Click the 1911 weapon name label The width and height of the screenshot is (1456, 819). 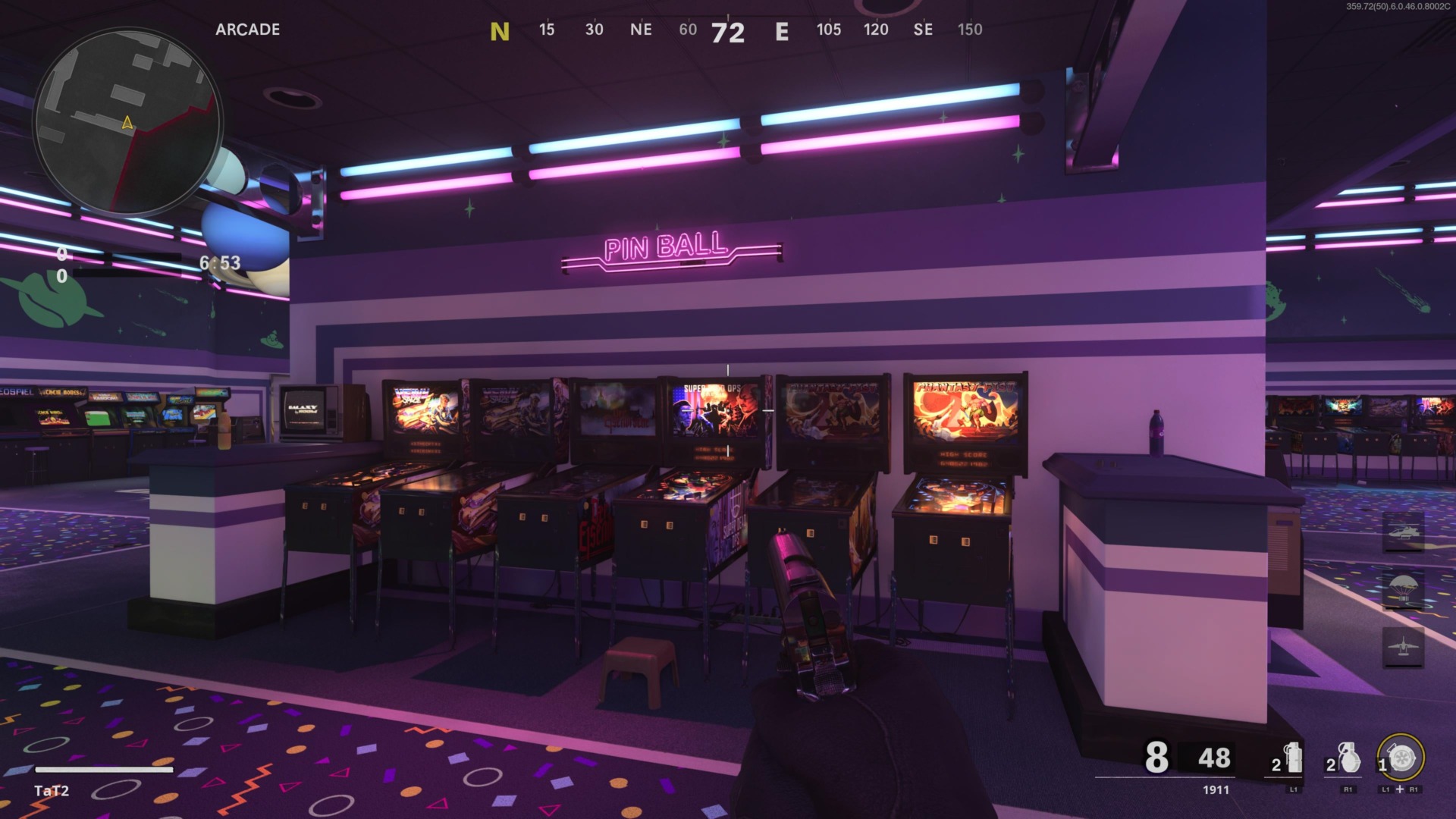[x=1216, y=790]
